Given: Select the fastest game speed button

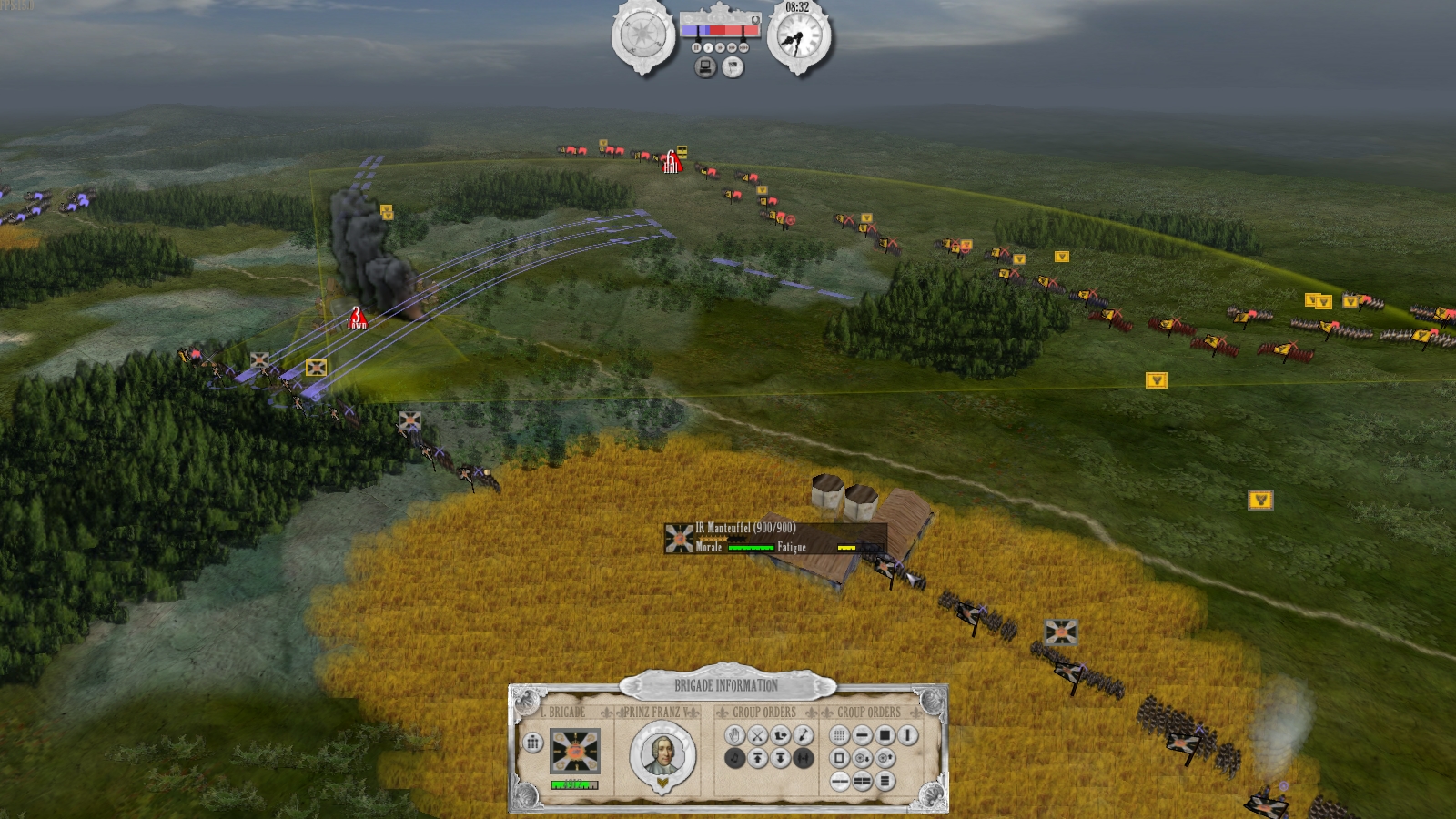Looking at the screenshot, I should coord(744,46).
